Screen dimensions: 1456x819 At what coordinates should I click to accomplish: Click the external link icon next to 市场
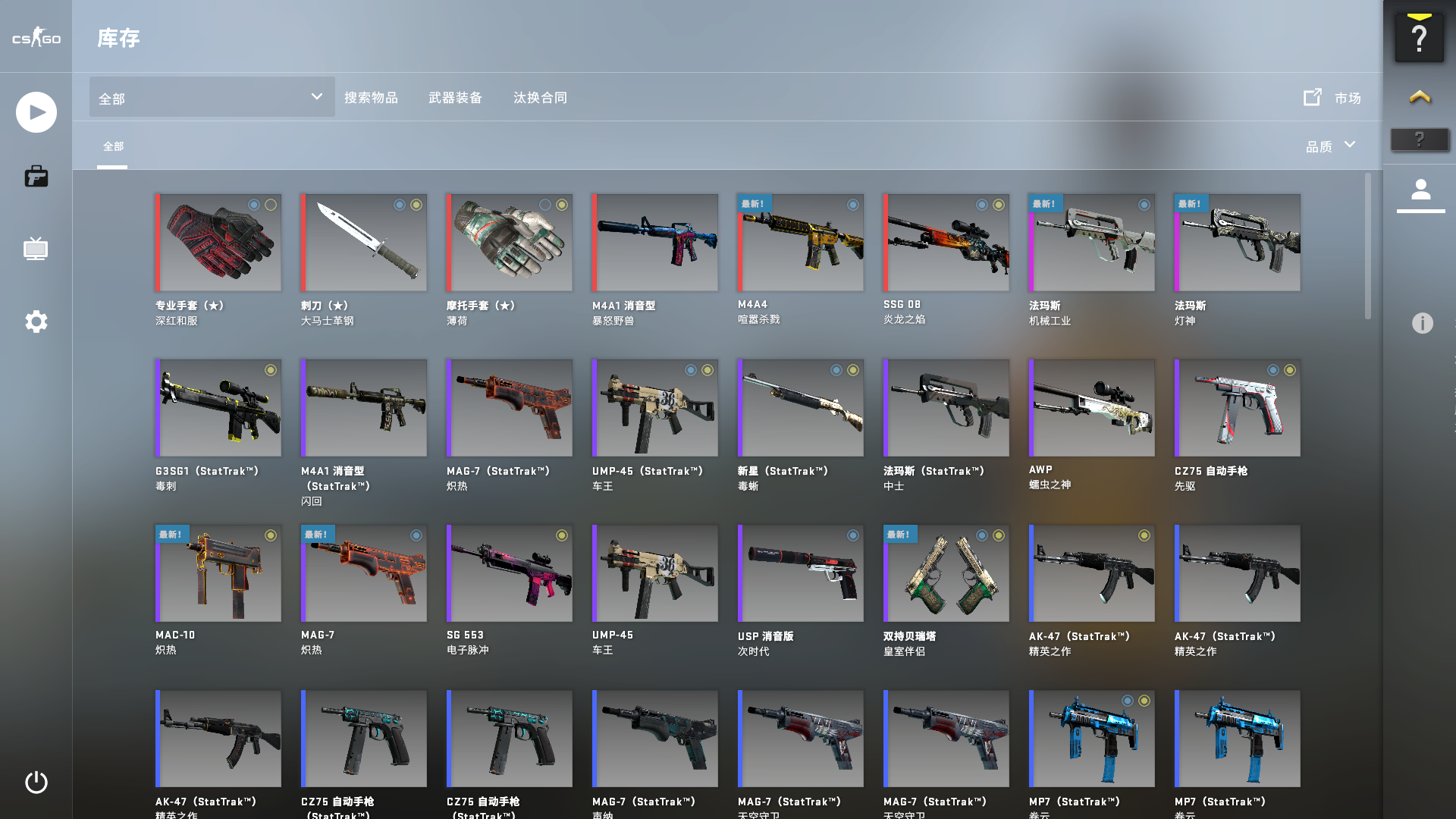(1311, 98)
